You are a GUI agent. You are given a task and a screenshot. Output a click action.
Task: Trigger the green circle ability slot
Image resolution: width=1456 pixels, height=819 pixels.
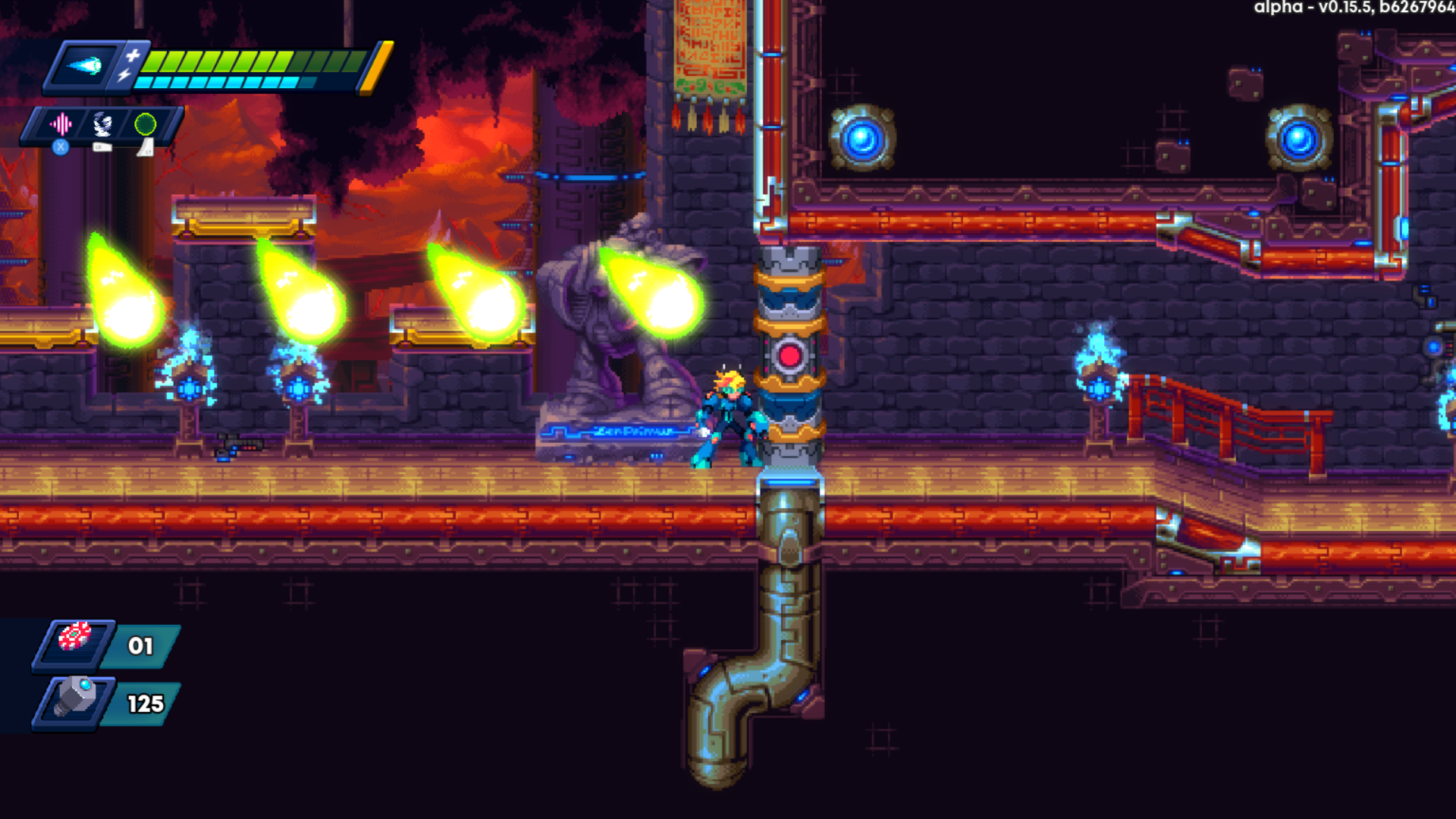145,124
